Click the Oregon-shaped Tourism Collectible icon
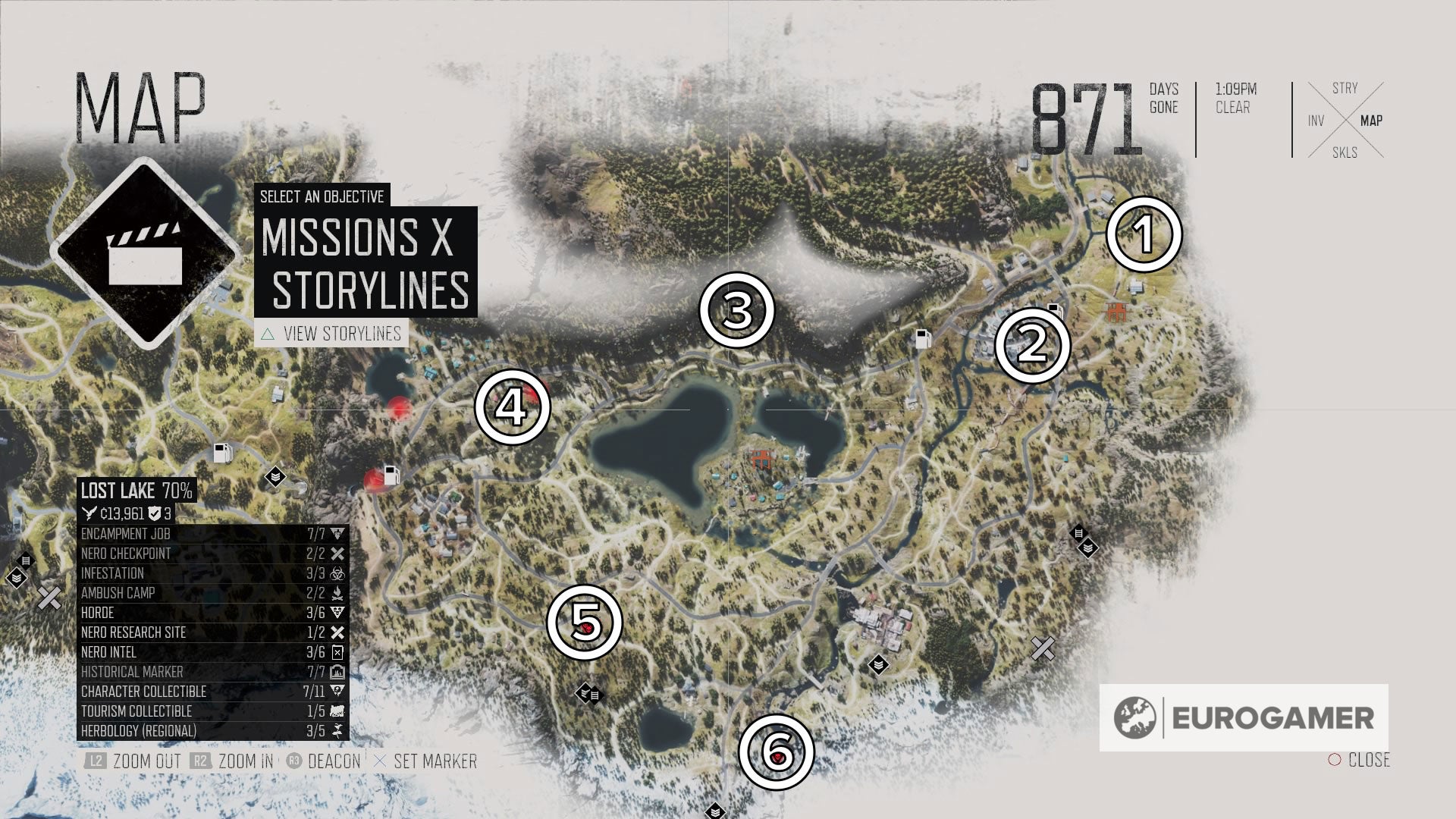 tap(336, 711)
